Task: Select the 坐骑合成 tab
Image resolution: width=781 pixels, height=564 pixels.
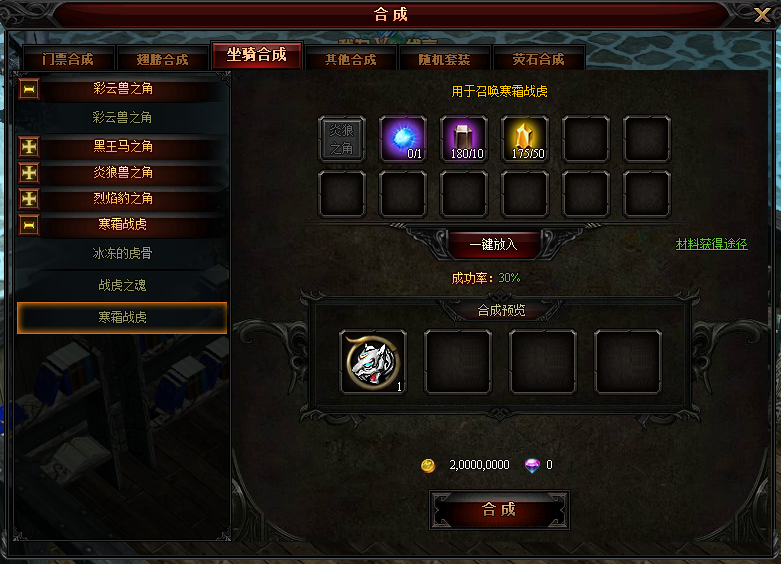Action: [x=256, y=55]
